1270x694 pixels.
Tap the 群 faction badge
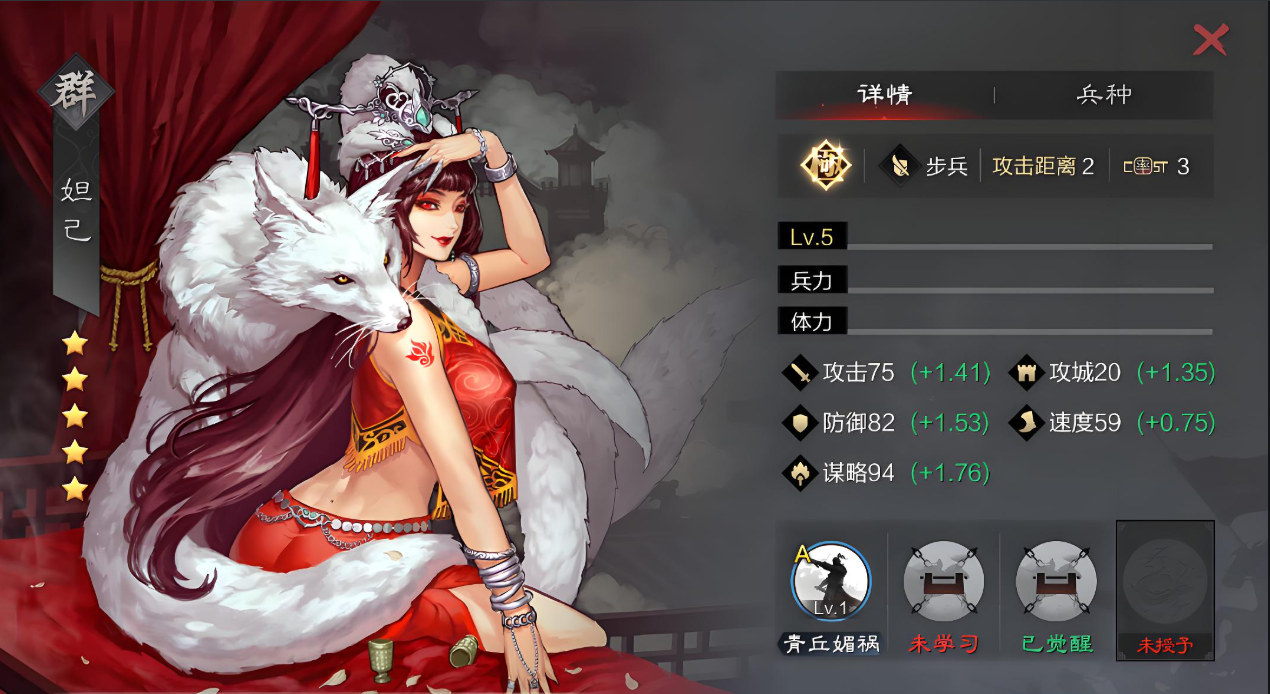coord(78,97)
